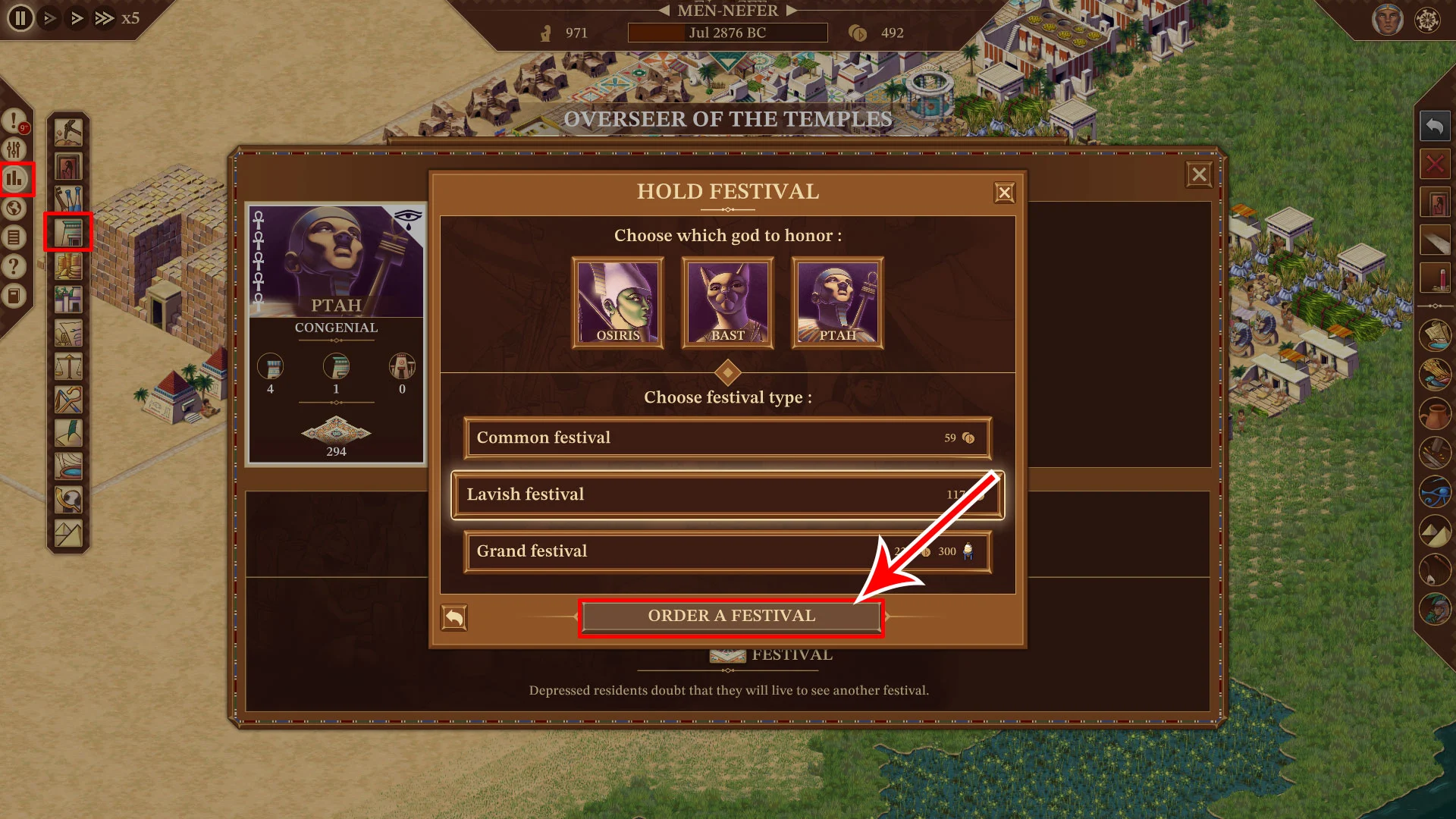Choose the Lavish festival option
The width and height of the screenshot is (1456, 819).
tap(727, 495)
